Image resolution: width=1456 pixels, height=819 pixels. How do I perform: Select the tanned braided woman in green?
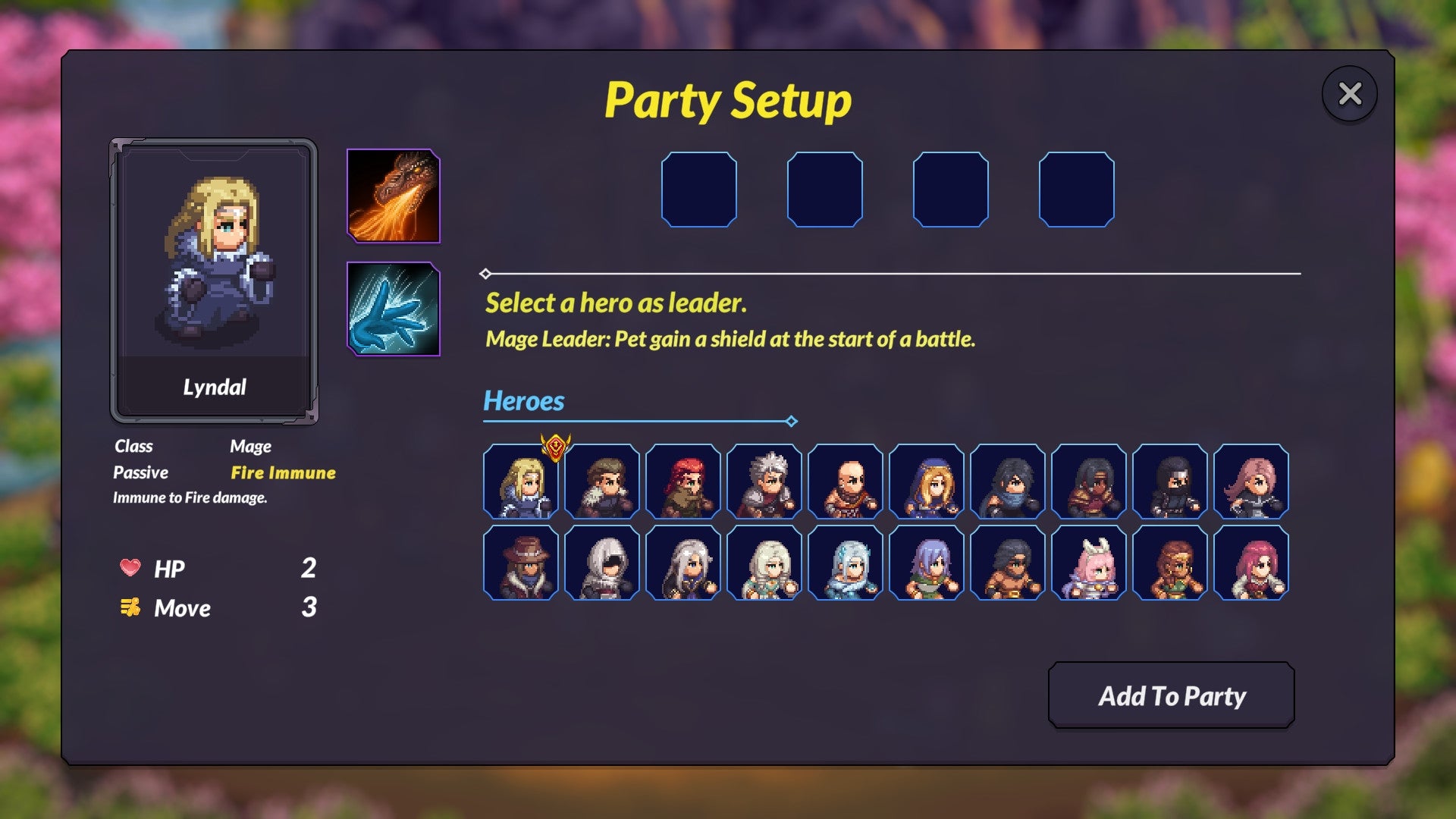pos(1171,563)
